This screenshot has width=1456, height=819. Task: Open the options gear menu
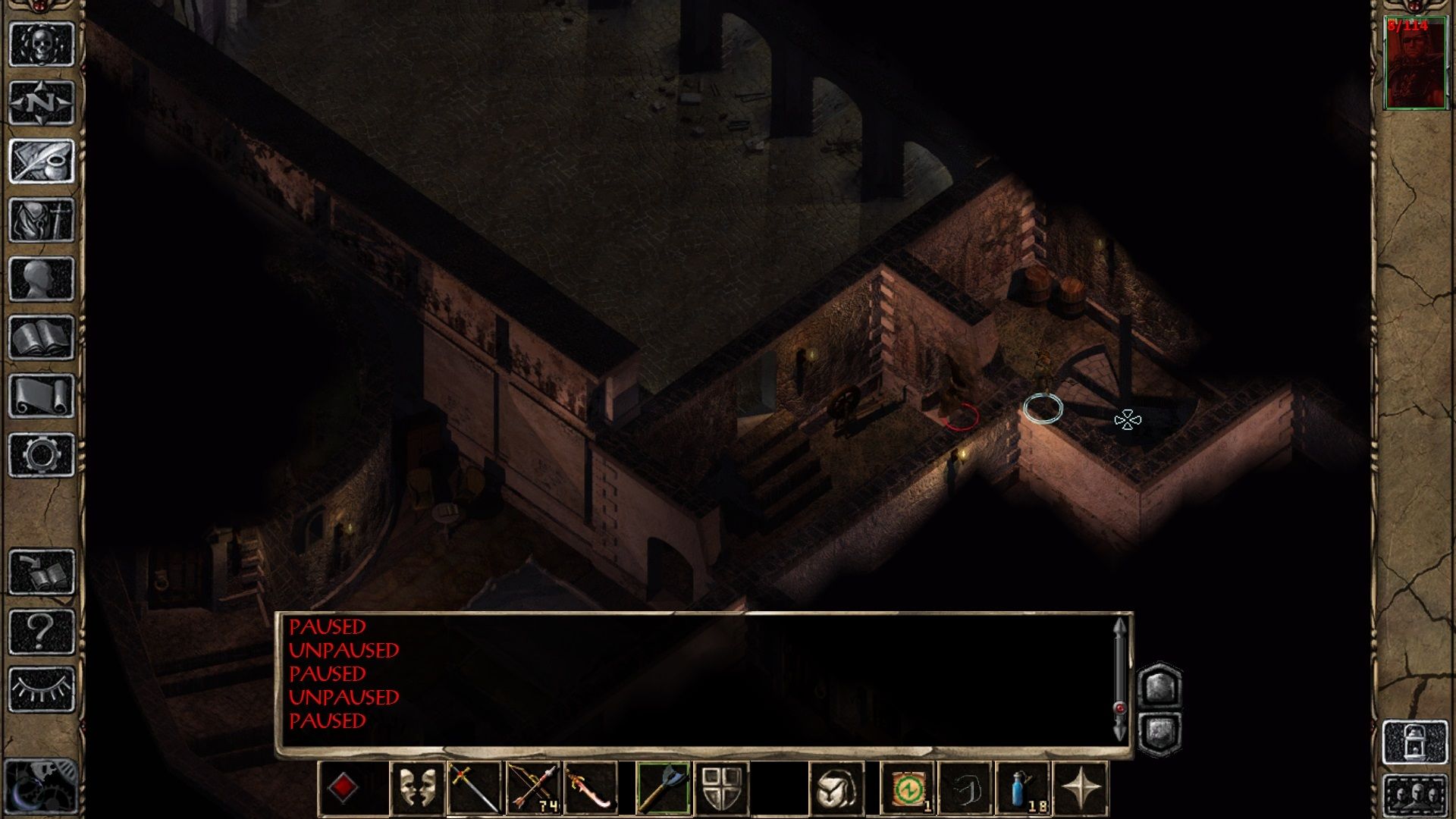tap(42, 455)
